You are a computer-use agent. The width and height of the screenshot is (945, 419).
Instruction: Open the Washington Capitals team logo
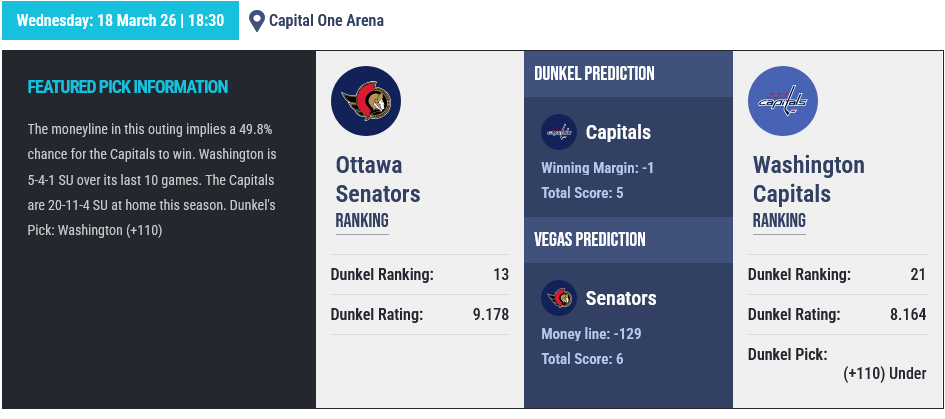(x=783, y=101)
